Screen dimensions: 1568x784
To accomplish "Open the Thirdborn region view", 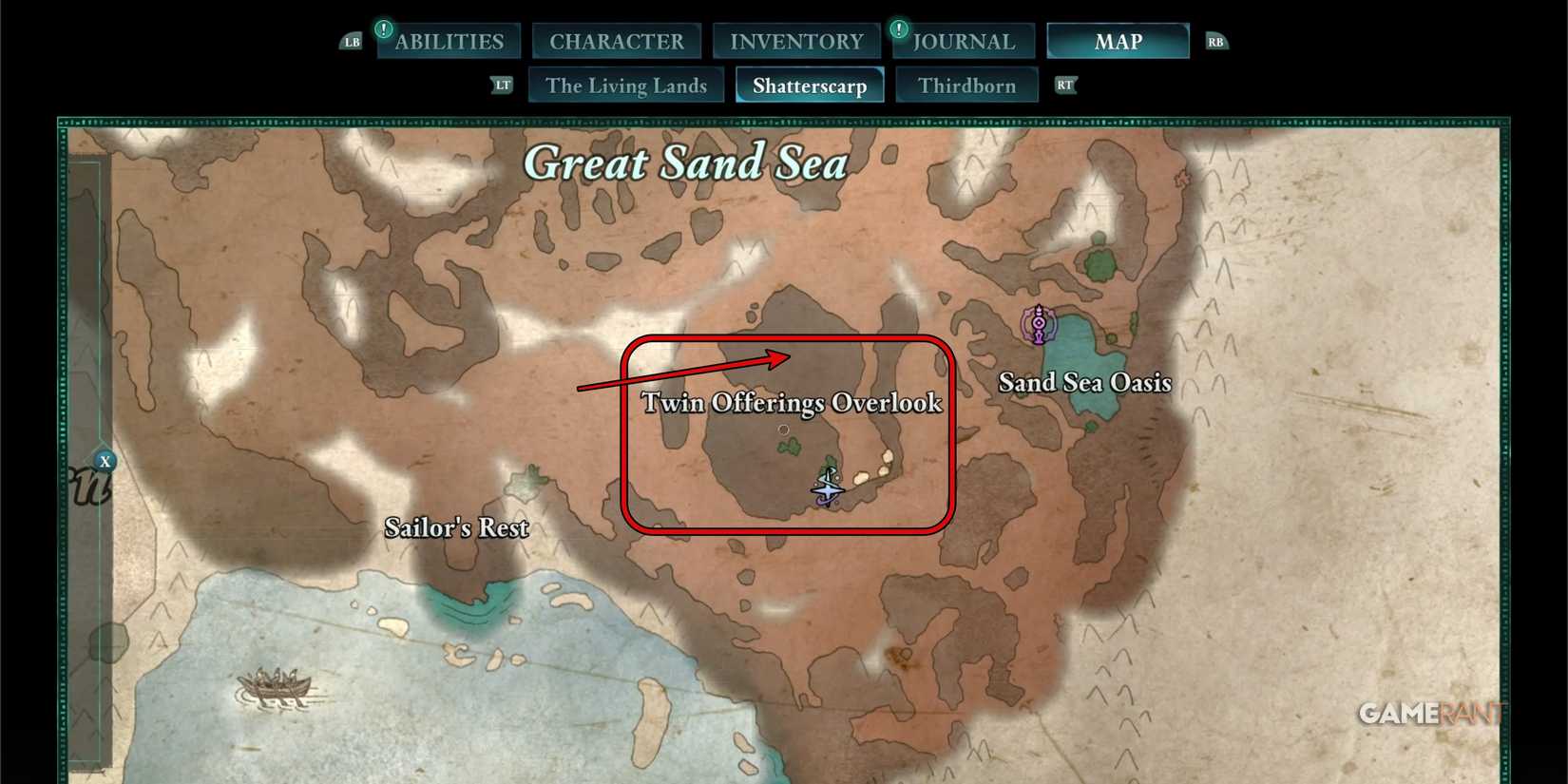I will point(966,85).
